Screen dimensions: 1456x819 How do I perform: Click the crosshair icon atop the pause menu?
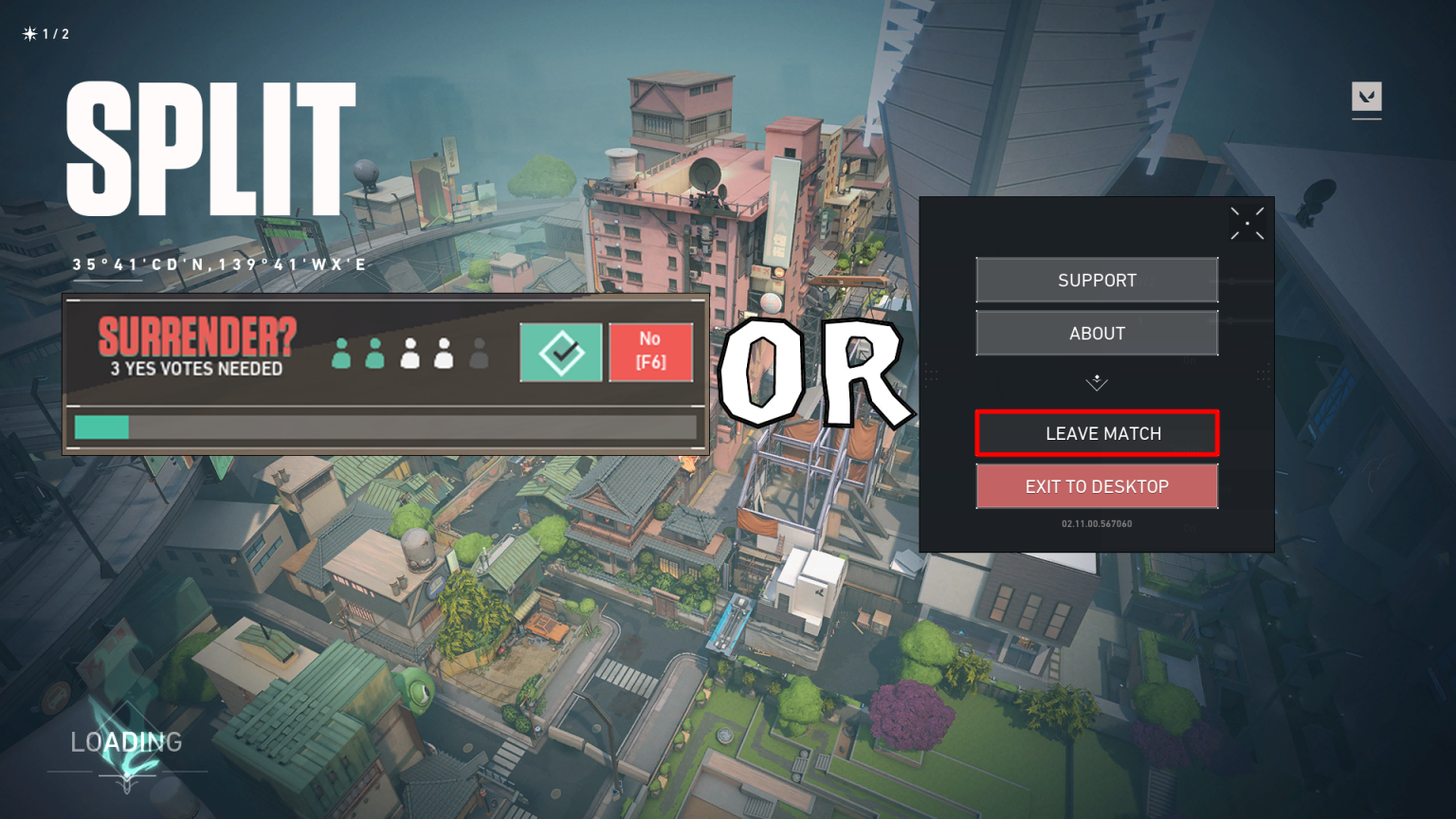point(1247,223)
